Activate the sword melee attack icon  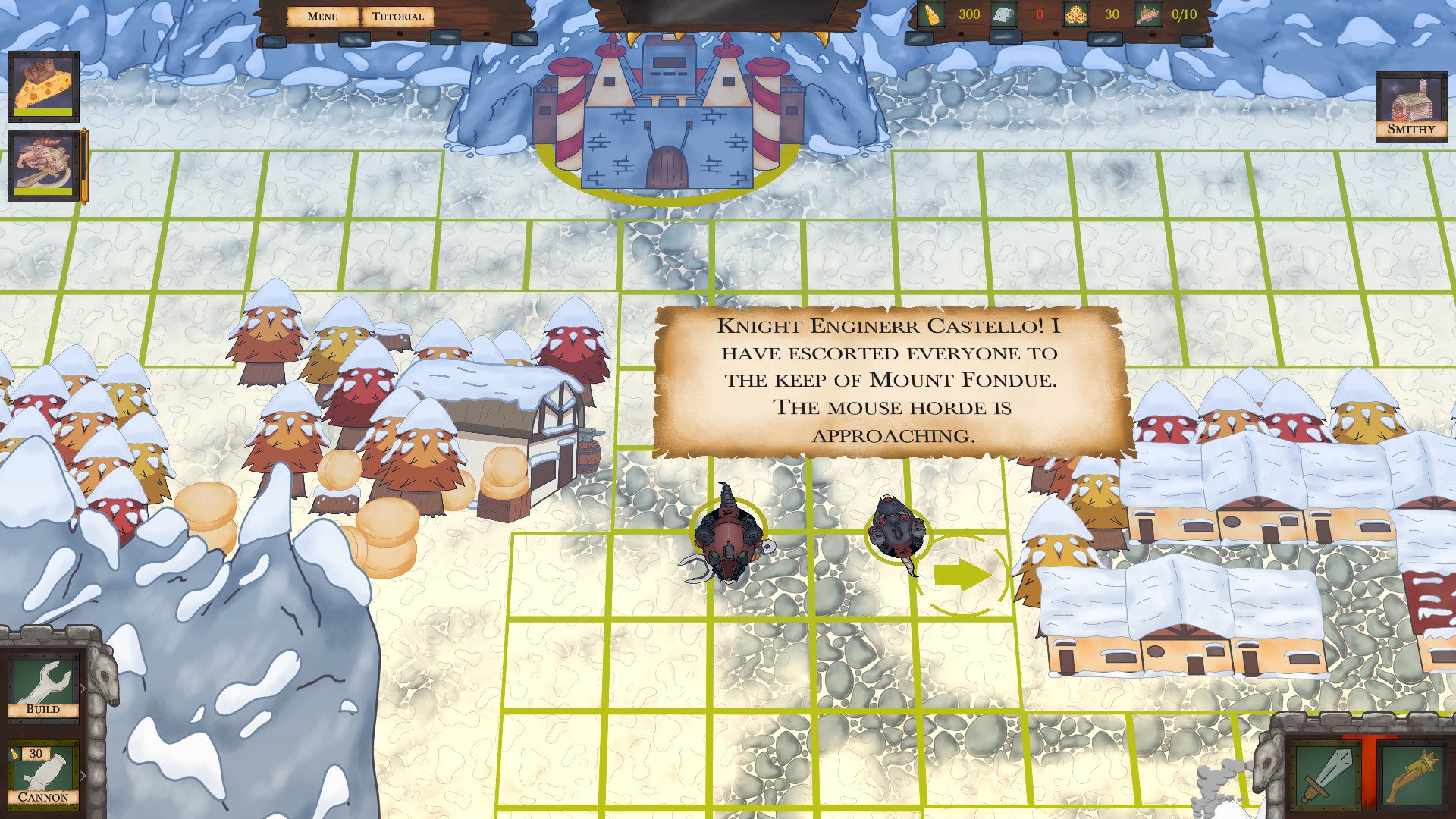(1323, 774)
